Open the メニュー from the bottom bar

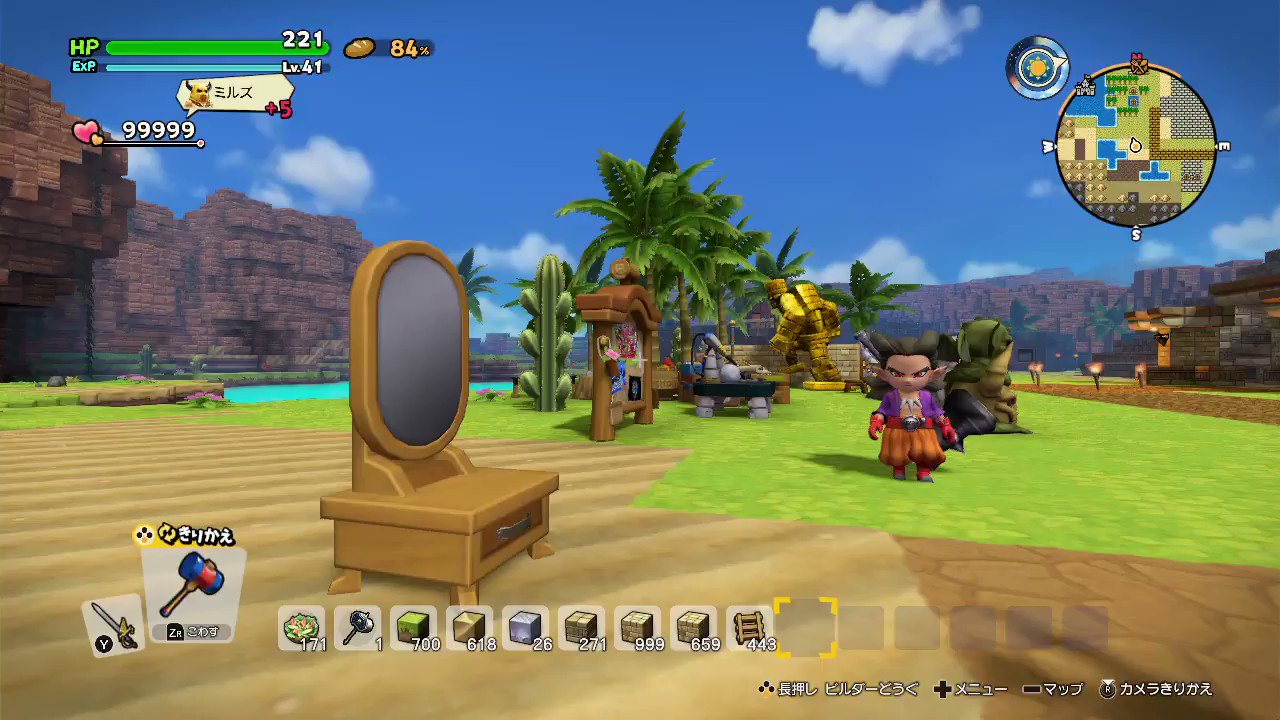coord(983,689)
